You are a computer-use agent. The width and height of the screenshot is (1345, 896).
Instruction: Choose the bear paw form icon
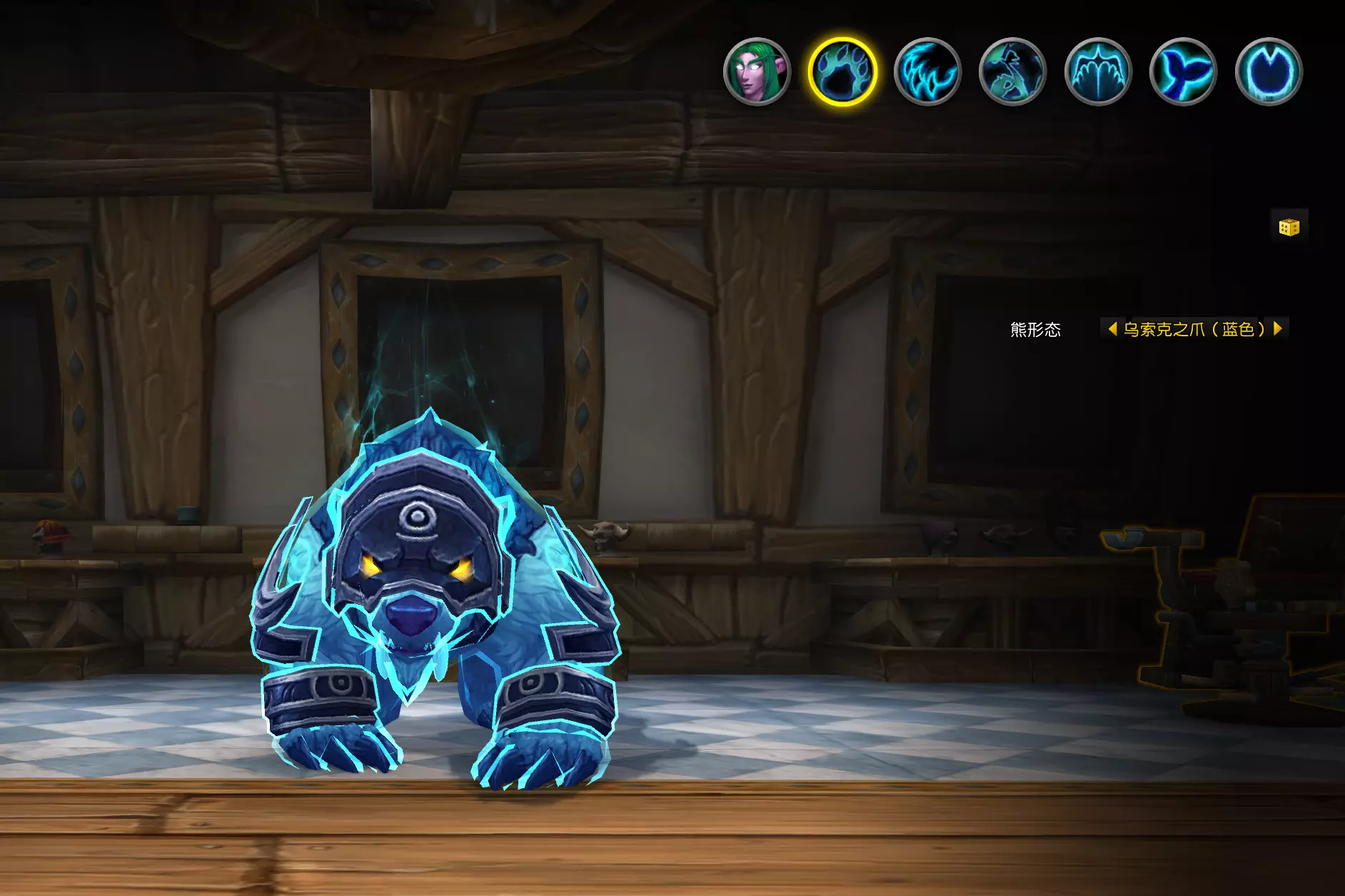coord(842,71)
